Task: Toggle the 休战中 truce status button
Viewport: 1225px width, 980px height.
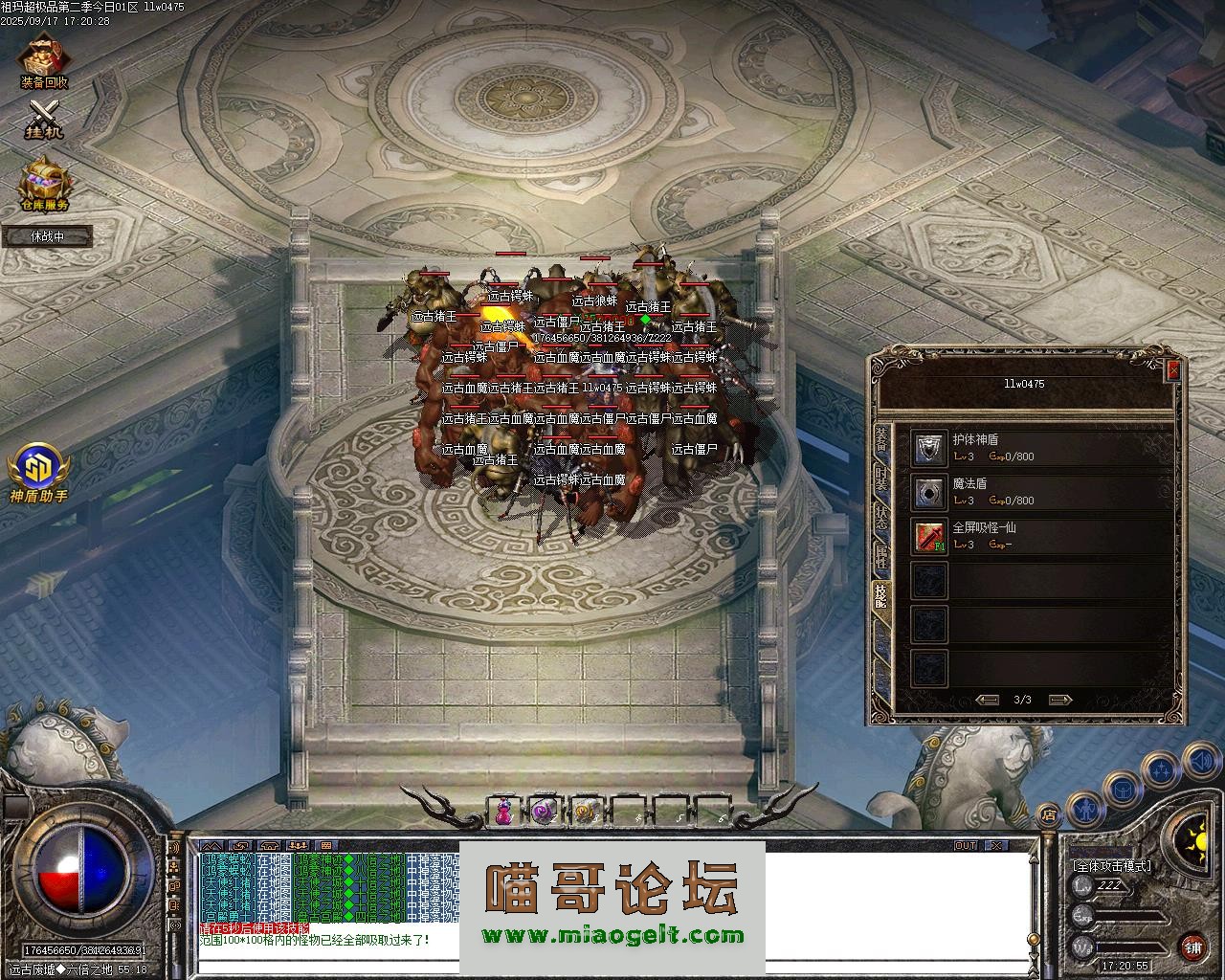Action: pyautogui.click(x=47, y=236)
